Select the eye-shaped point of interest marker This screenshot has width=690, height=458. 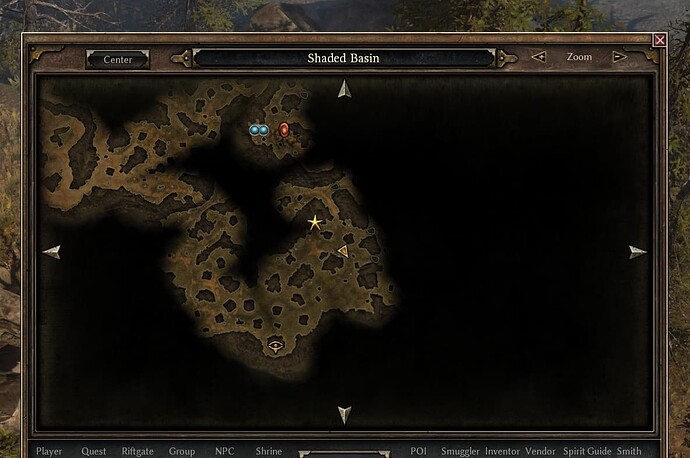[x=277, y=346]
